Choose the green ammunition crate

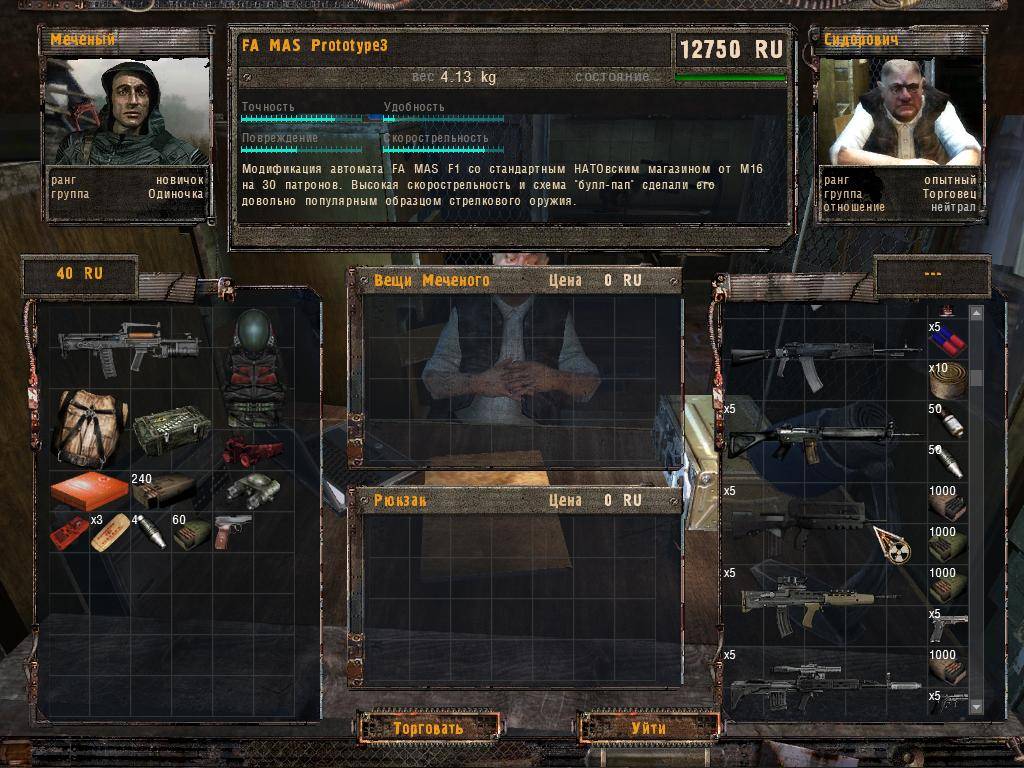click(x=171, y=429)
